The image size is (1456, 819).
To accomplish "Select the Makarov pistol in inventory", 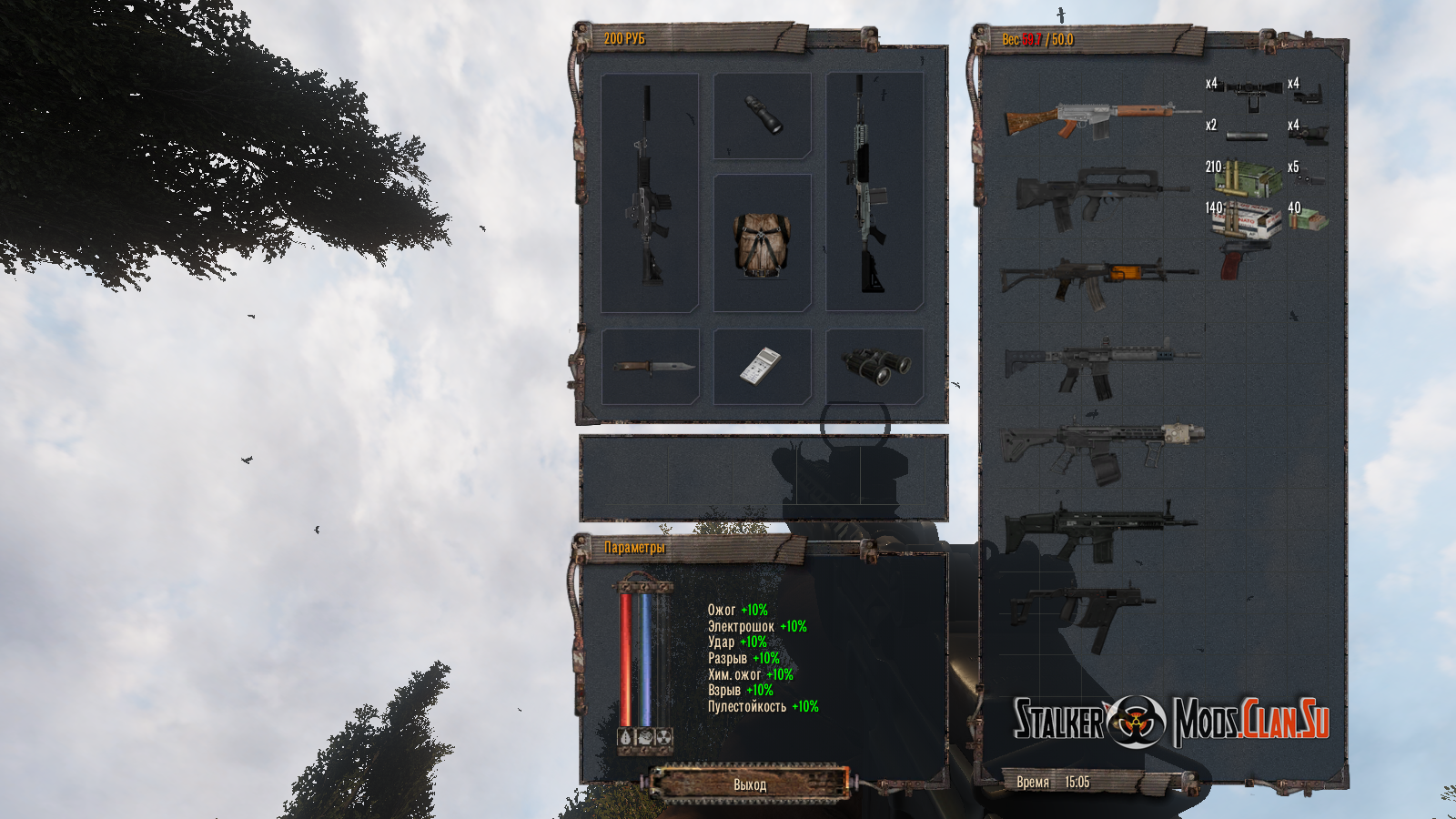I will [1236, 259].
